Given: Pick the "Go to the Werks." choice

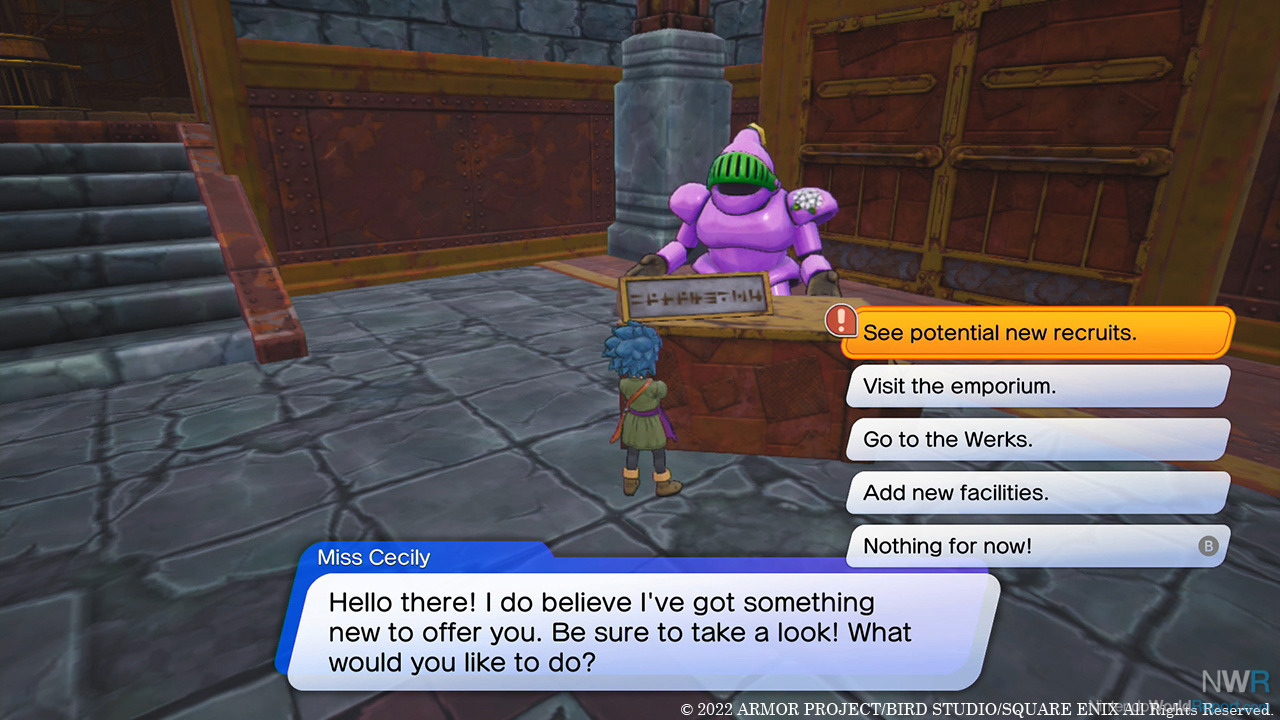Looking at the screenshot, I should (1036, 439).
